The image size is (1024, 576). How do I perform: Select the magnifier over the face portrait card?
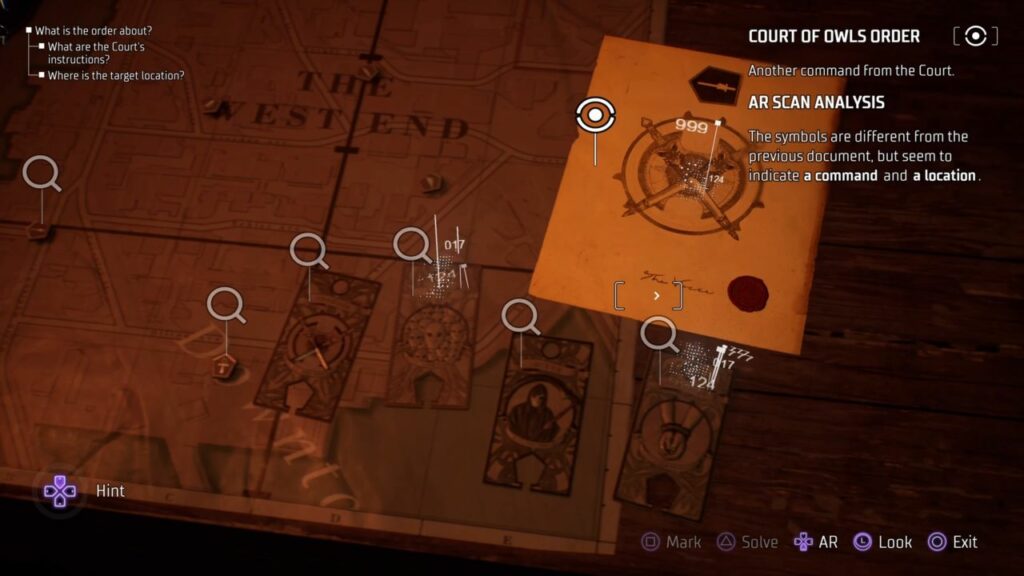(x=410, y=243)
